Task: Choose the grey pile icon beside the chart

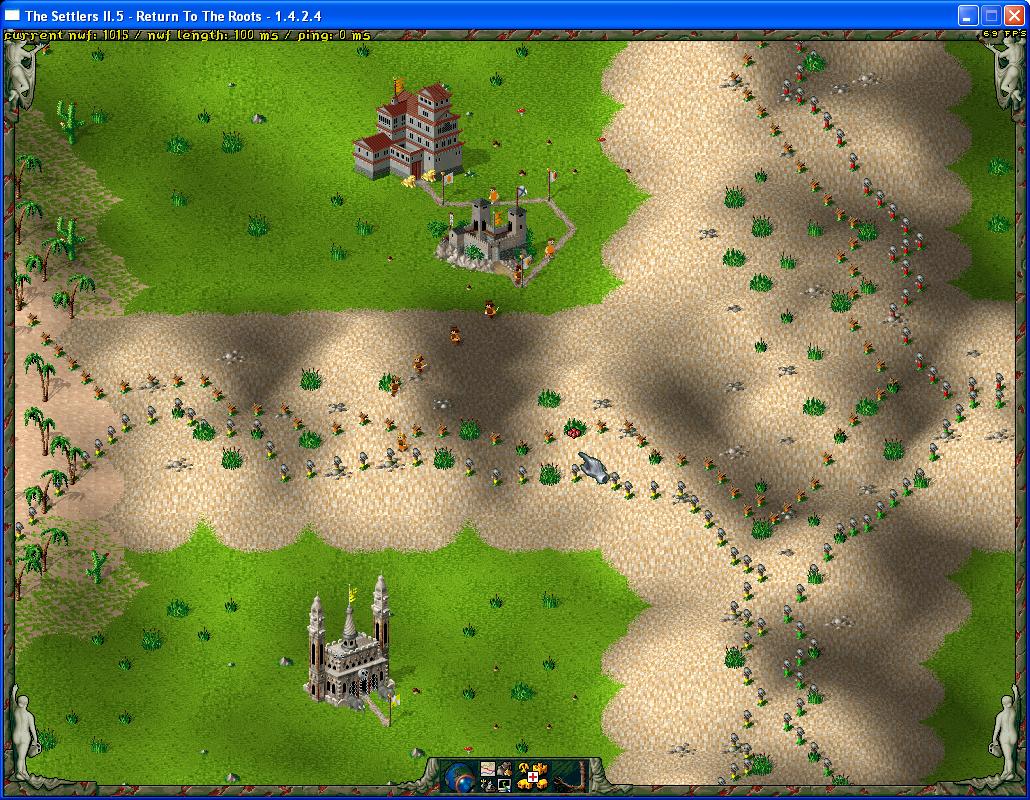Action: [504, 769]
